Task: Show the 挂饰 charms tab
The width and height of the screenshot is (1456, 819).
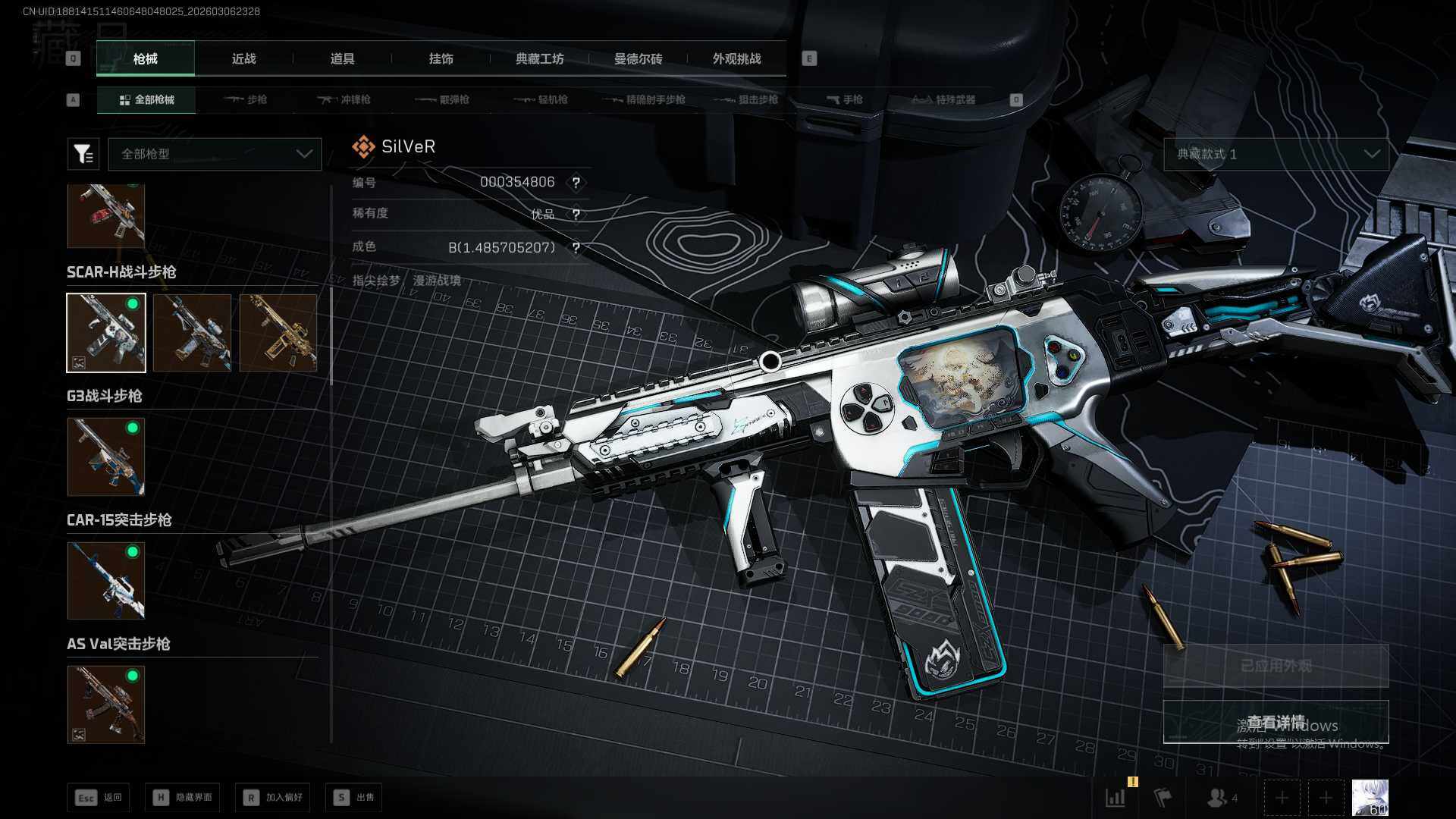Action: [441, 58]
